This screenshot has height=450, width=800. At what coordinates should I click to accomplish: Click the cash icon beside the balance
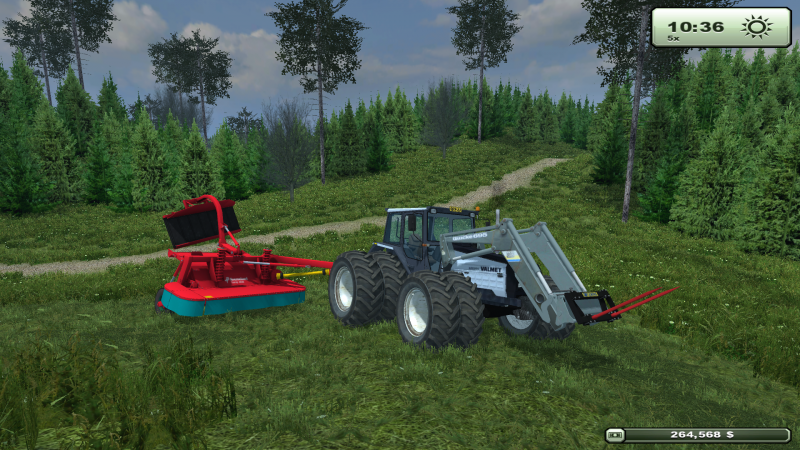(617, 435)
